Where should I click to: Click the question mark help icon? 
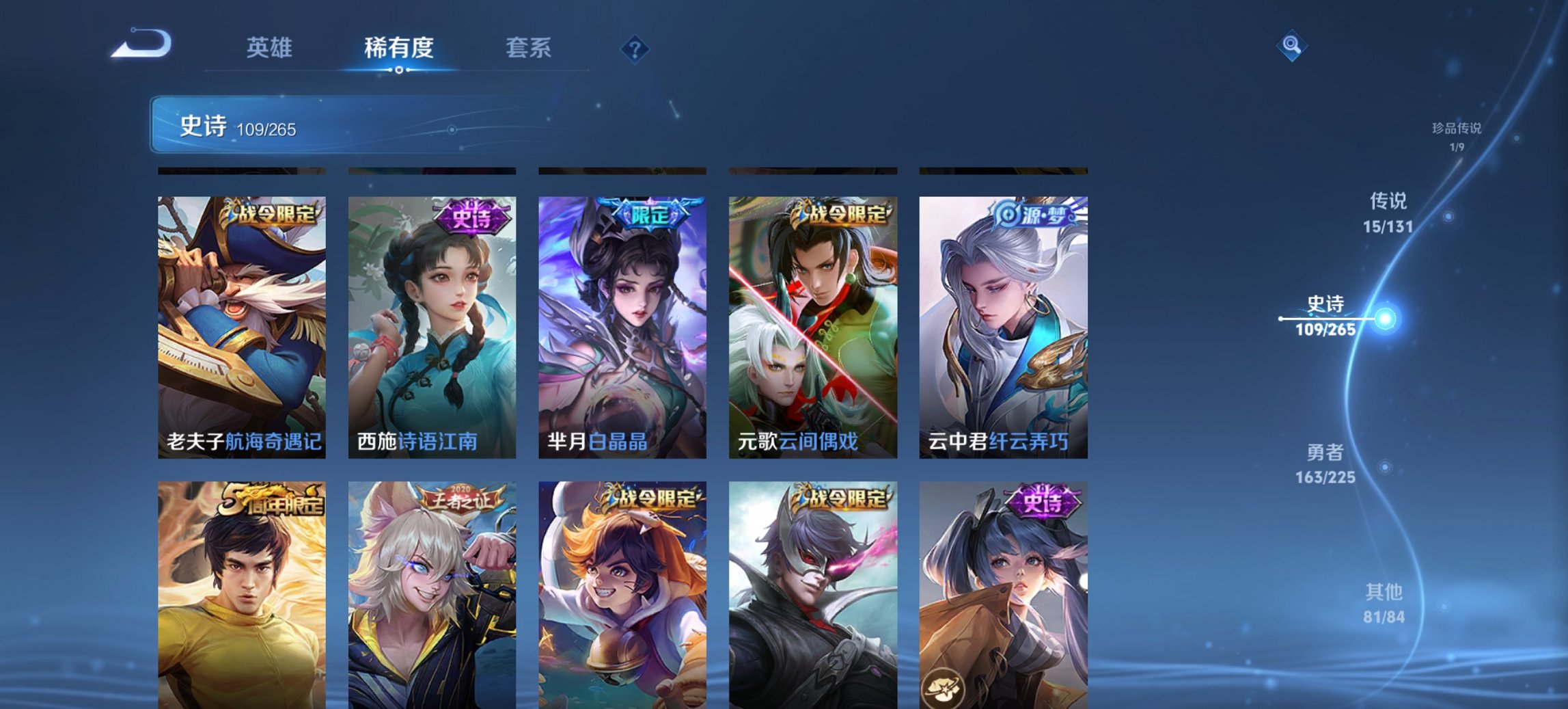(633, 48)
